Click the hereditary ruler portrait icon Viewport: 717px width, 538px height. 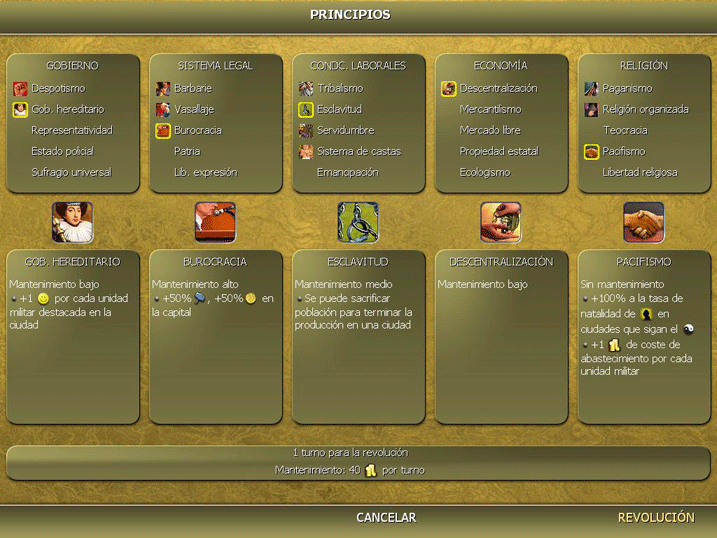(x=72, y=222)
